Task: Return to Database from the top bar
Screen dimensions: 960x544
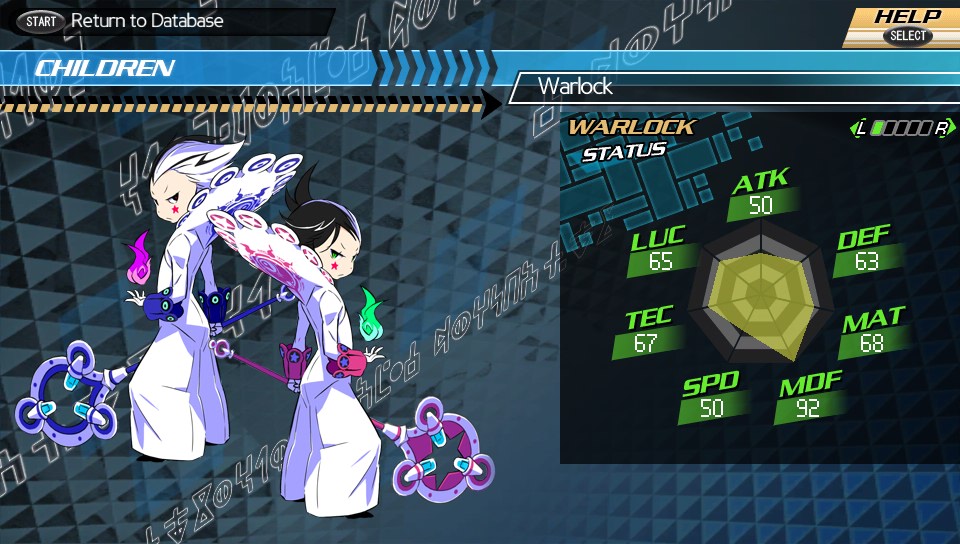Action: pyautogui.click(x=122, y=21)
